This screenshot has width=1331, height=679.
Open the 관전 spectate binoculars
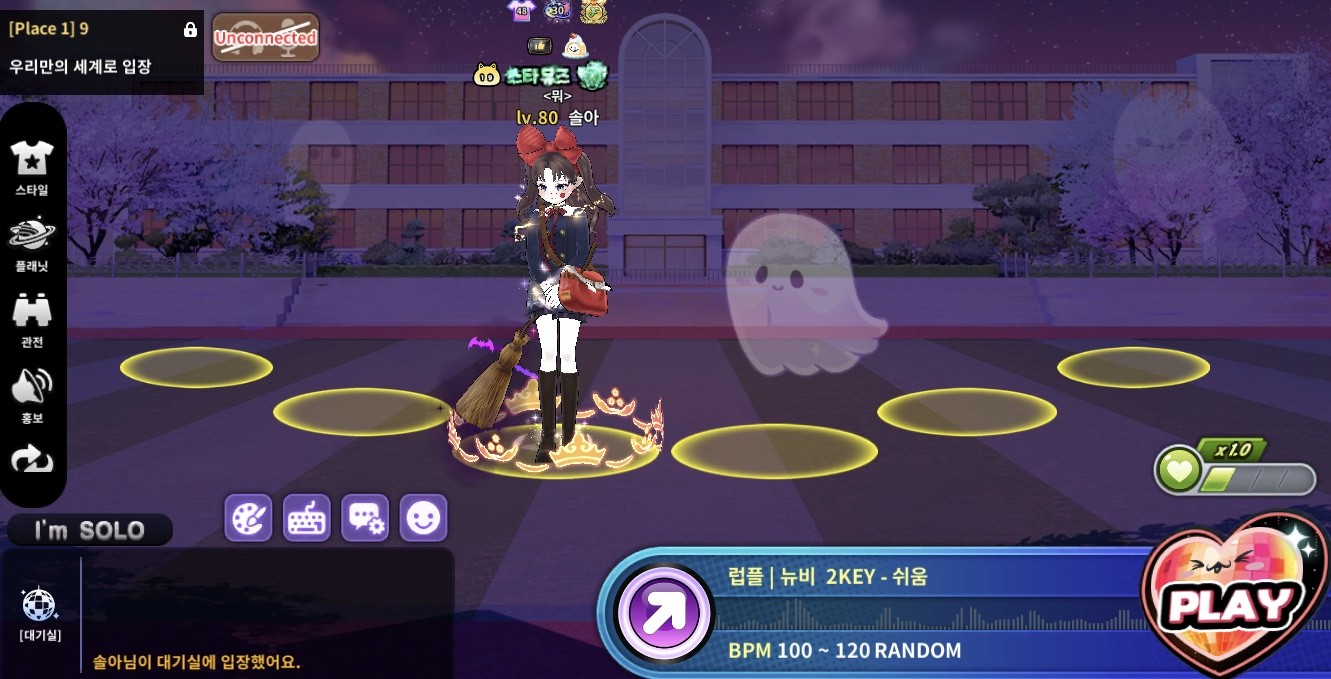click(32, 319)
